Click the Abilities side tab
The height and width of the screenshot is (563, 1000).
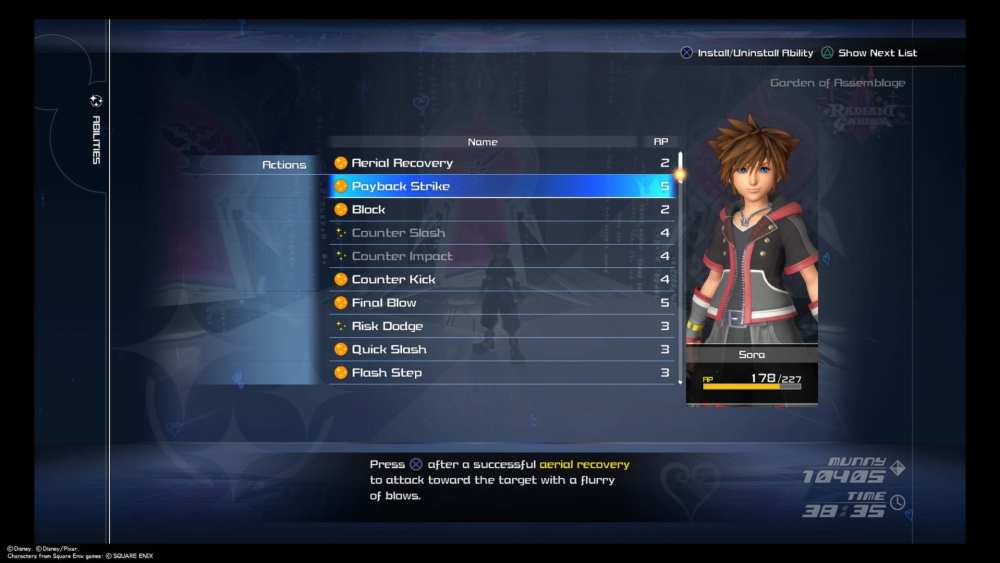pos(96,131)
